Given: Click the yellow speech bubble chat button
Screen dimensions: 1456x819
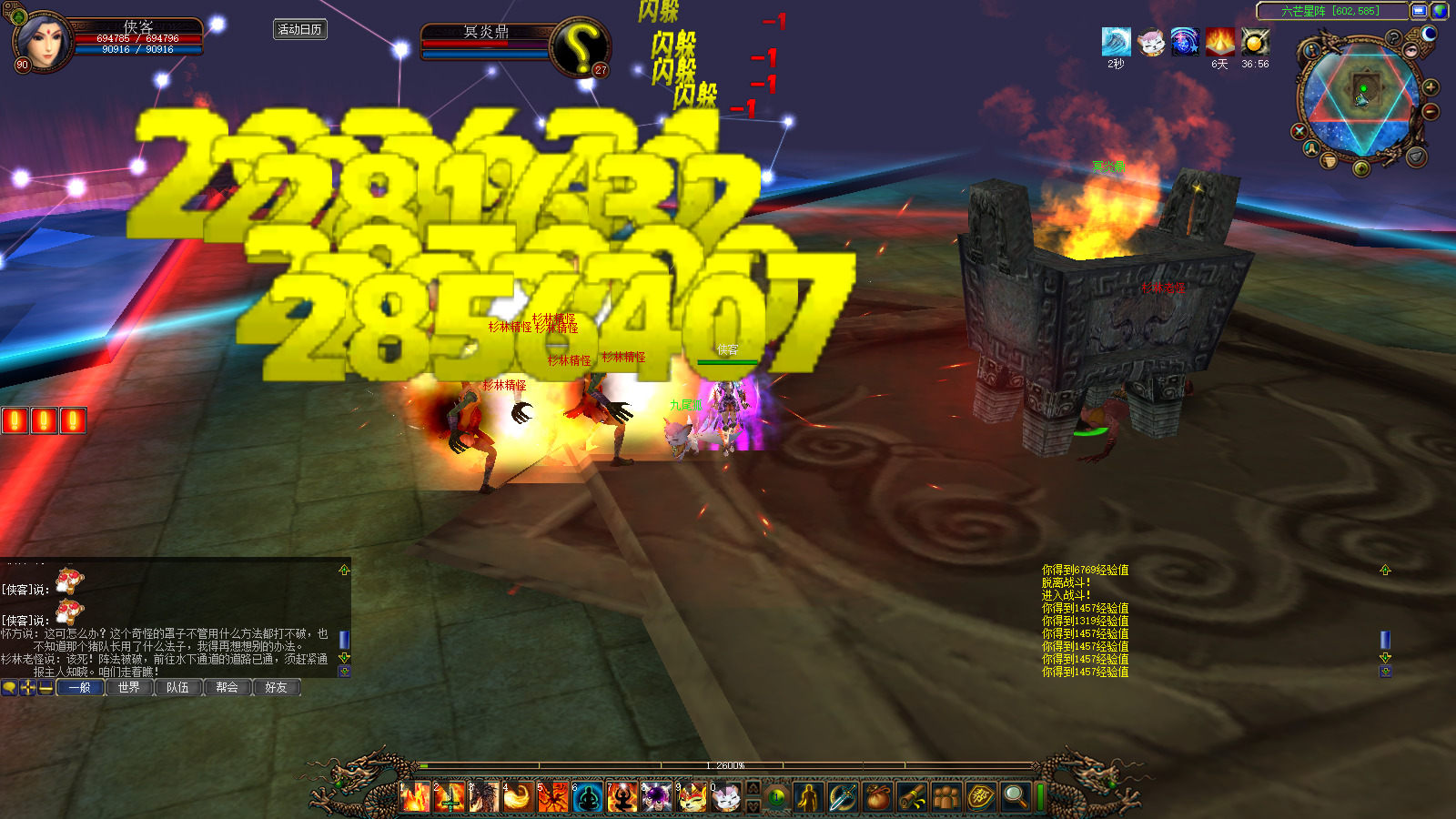Looking at the screenshot, I should point(10,688).
